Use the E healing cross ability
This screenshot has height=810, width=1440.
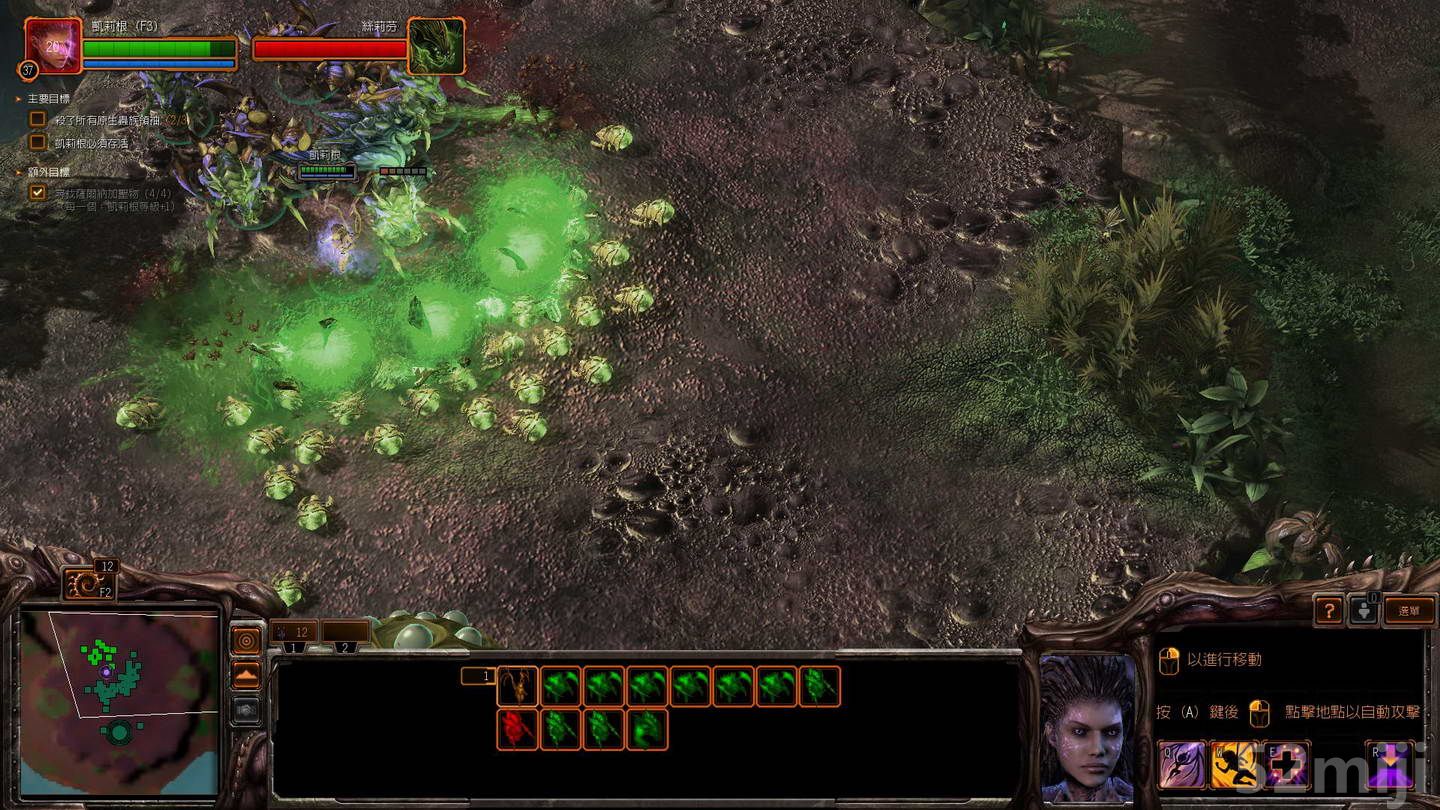[1284, 764]
